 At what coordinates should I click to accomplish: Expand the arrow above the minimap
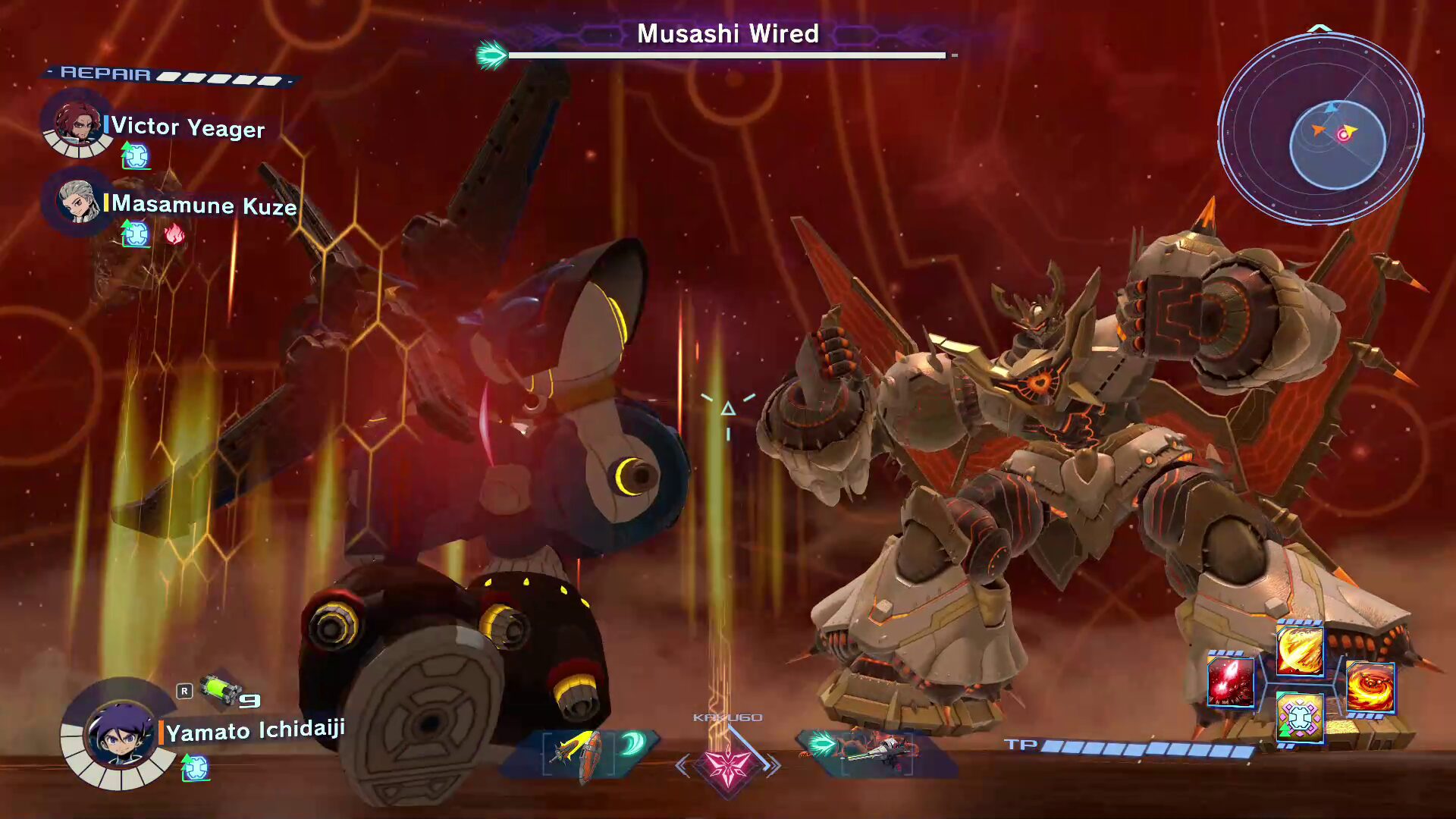[1320, 29]
